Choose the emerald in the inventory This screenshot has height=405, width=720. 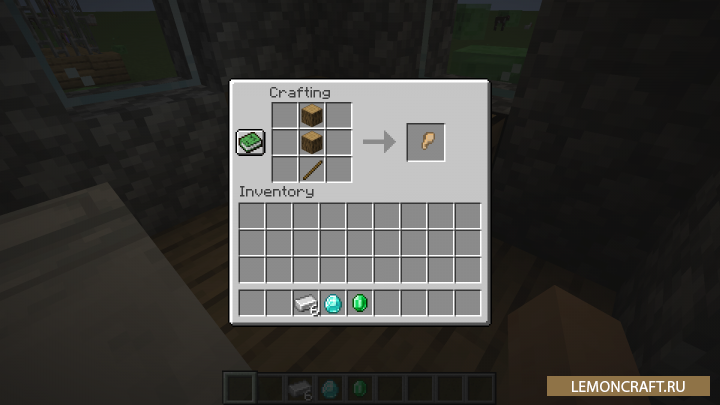pos(360,303)
